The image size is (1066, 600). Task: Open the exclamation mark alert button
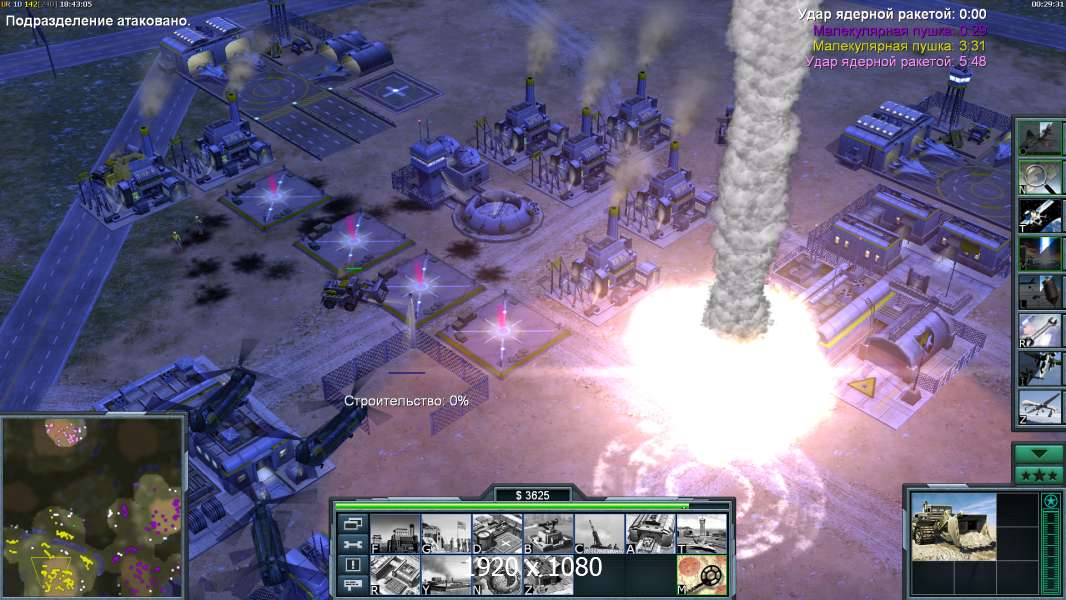(352, 565)
